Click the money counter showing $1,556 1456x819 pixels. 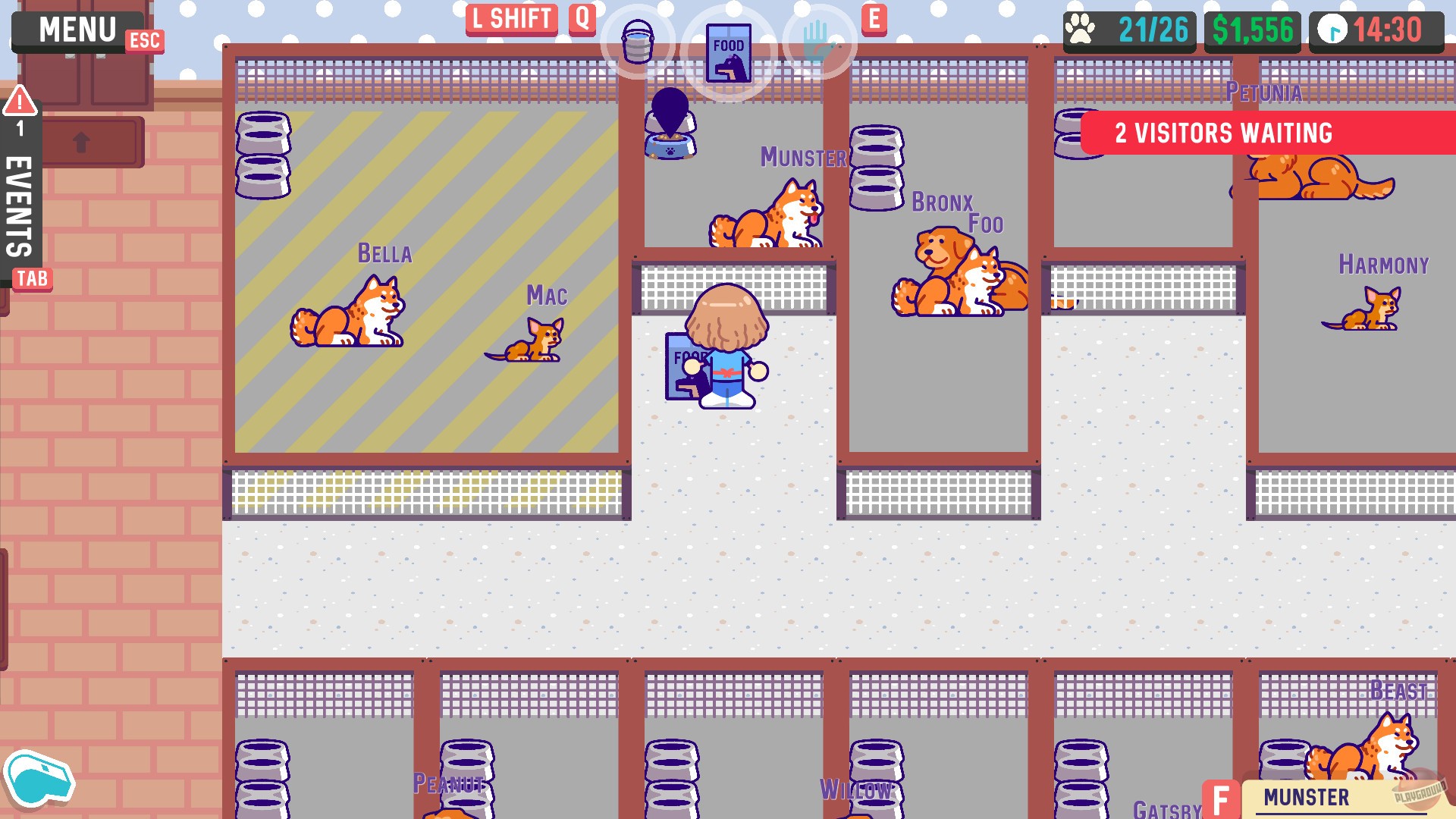coord(1252,29)
